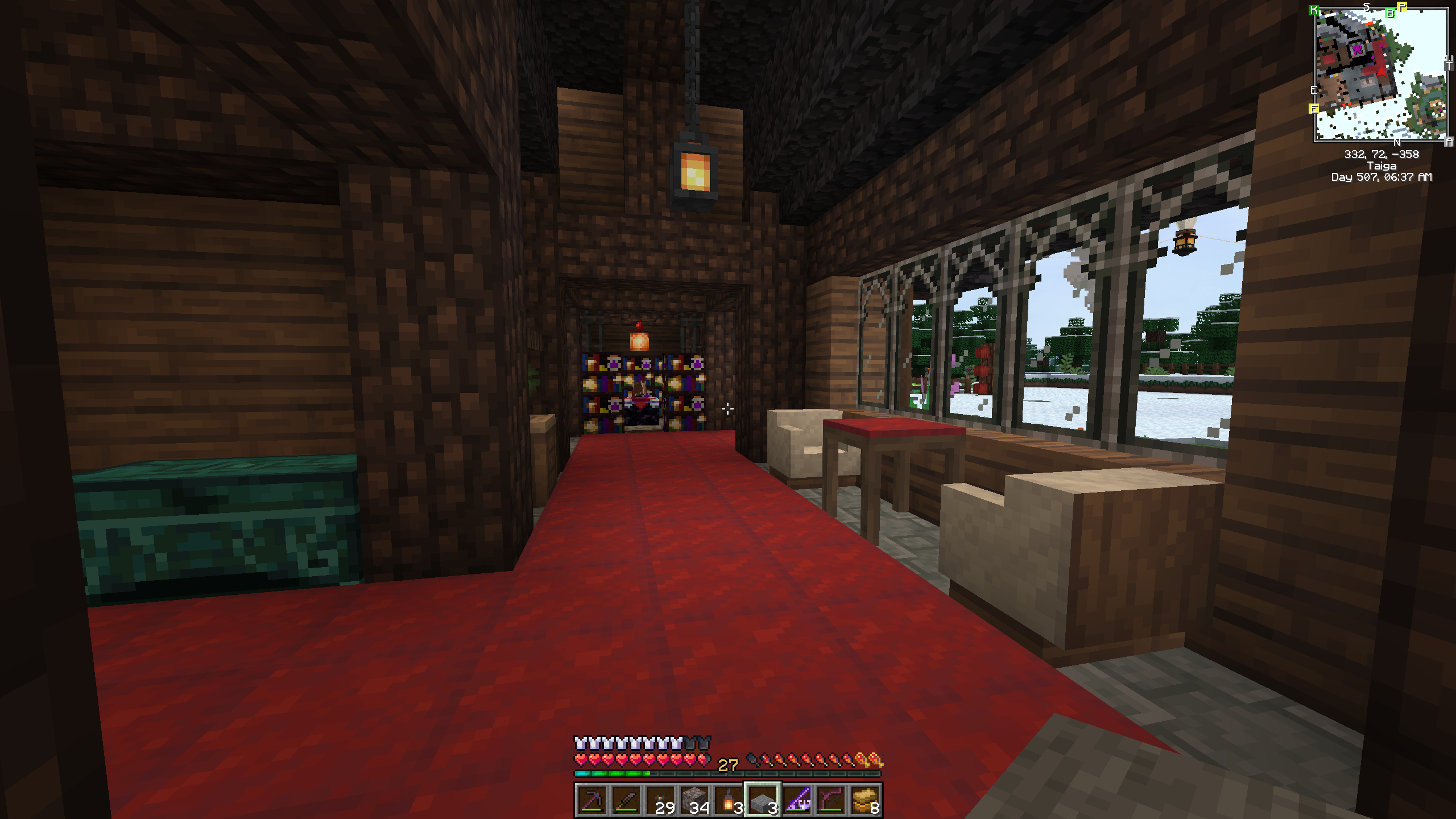Select the pickaxe hotbar slot

pyautogui.click(x=592, y=801)
